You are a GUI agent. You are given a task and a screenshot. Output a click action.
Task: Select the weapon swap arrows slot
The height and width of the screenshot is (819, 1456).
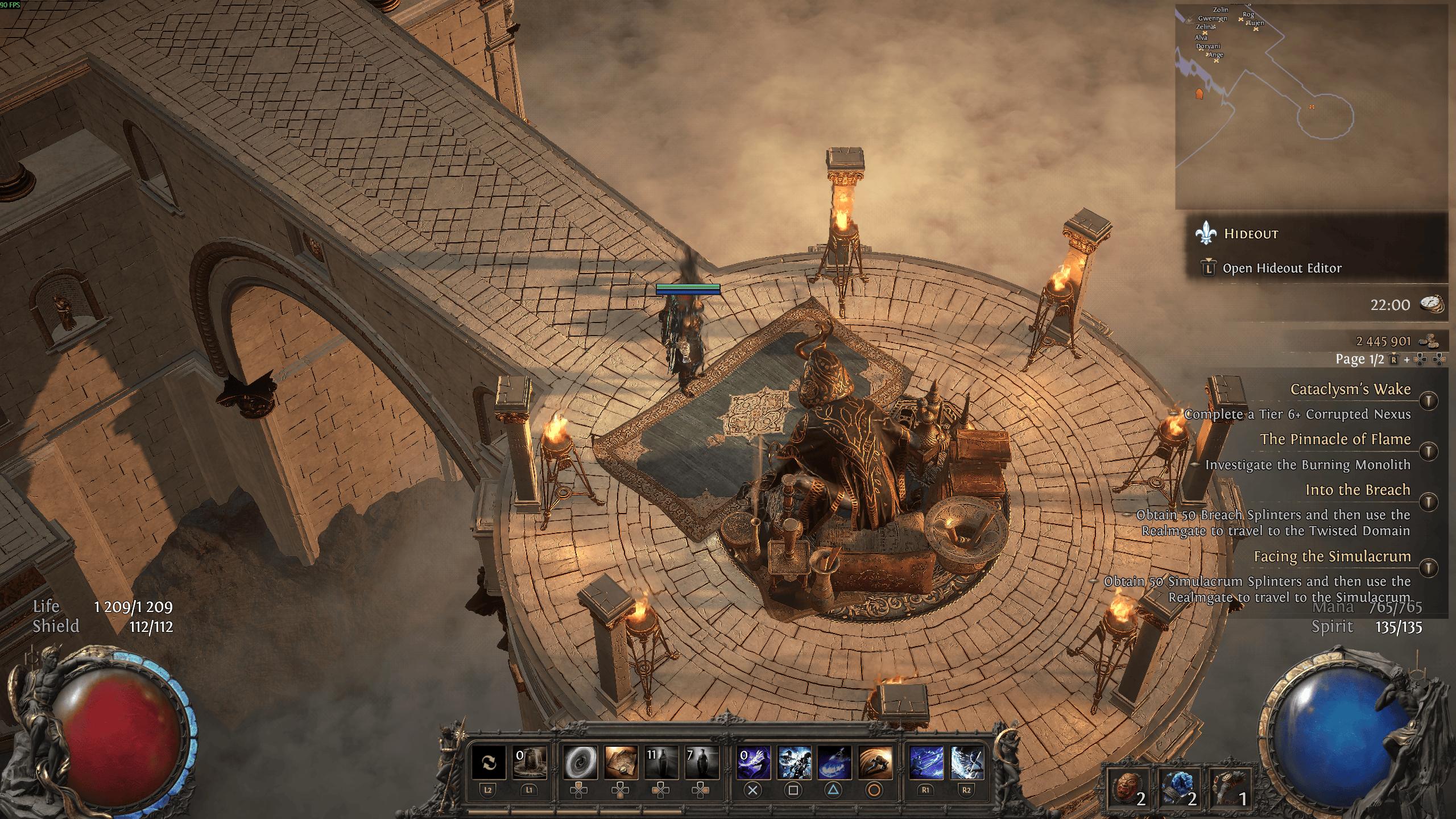pyautogui.click(x=489, y=763)
